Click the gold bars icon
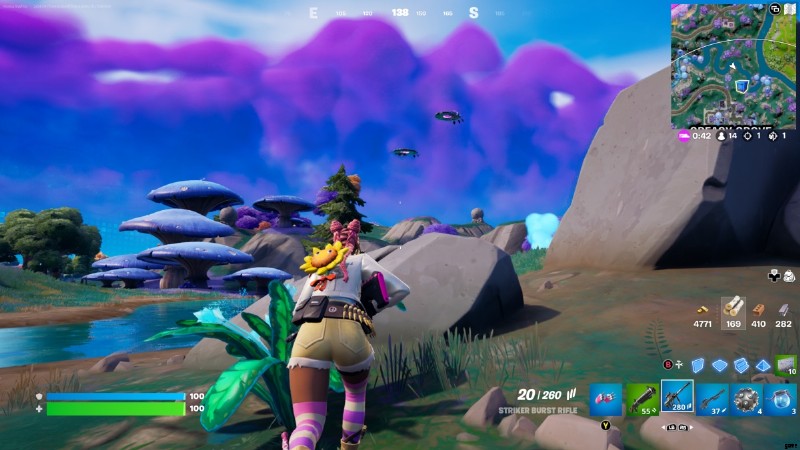Image resolution: width=800 pixels, height=450 pixels. [704, 308]
